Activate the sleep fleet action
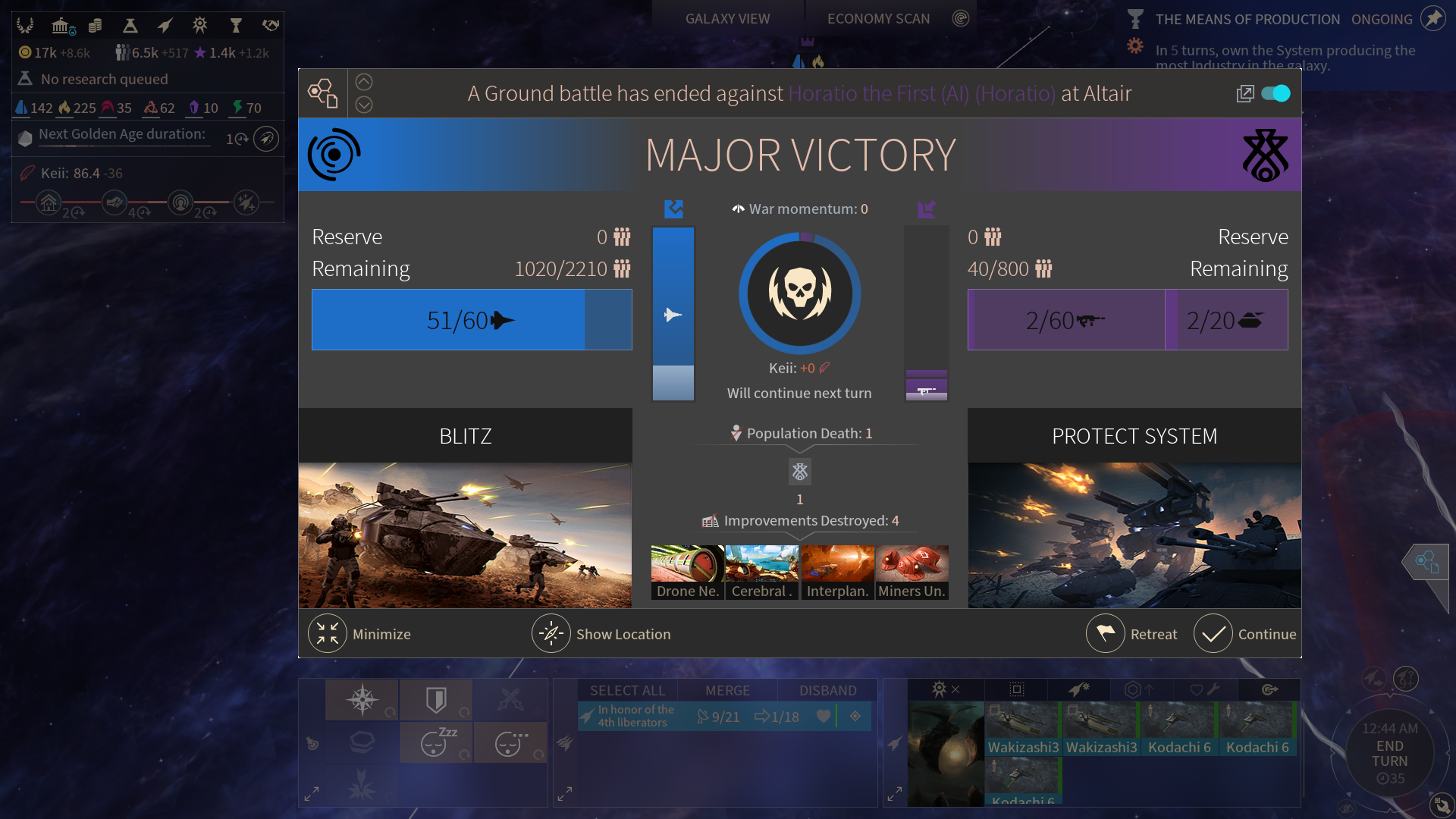The height and width of the screenshot is (819, 1456). (x=435, y=742)
